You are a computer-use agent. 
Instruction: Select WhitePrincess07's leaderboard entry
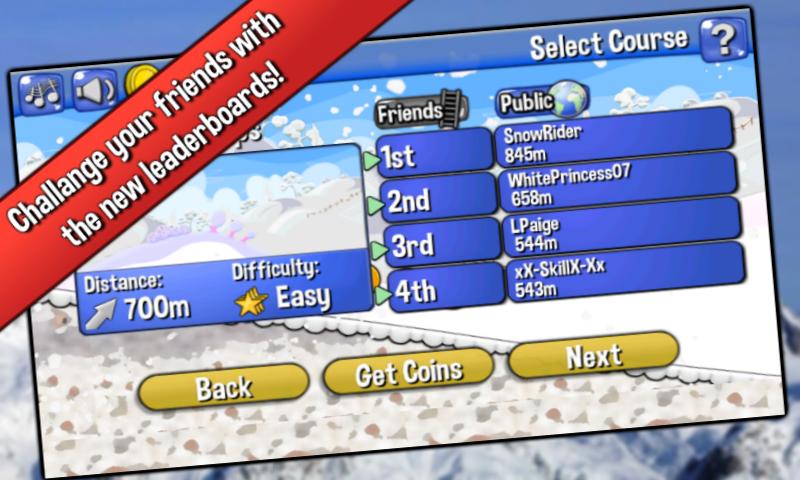pos(618,182)
